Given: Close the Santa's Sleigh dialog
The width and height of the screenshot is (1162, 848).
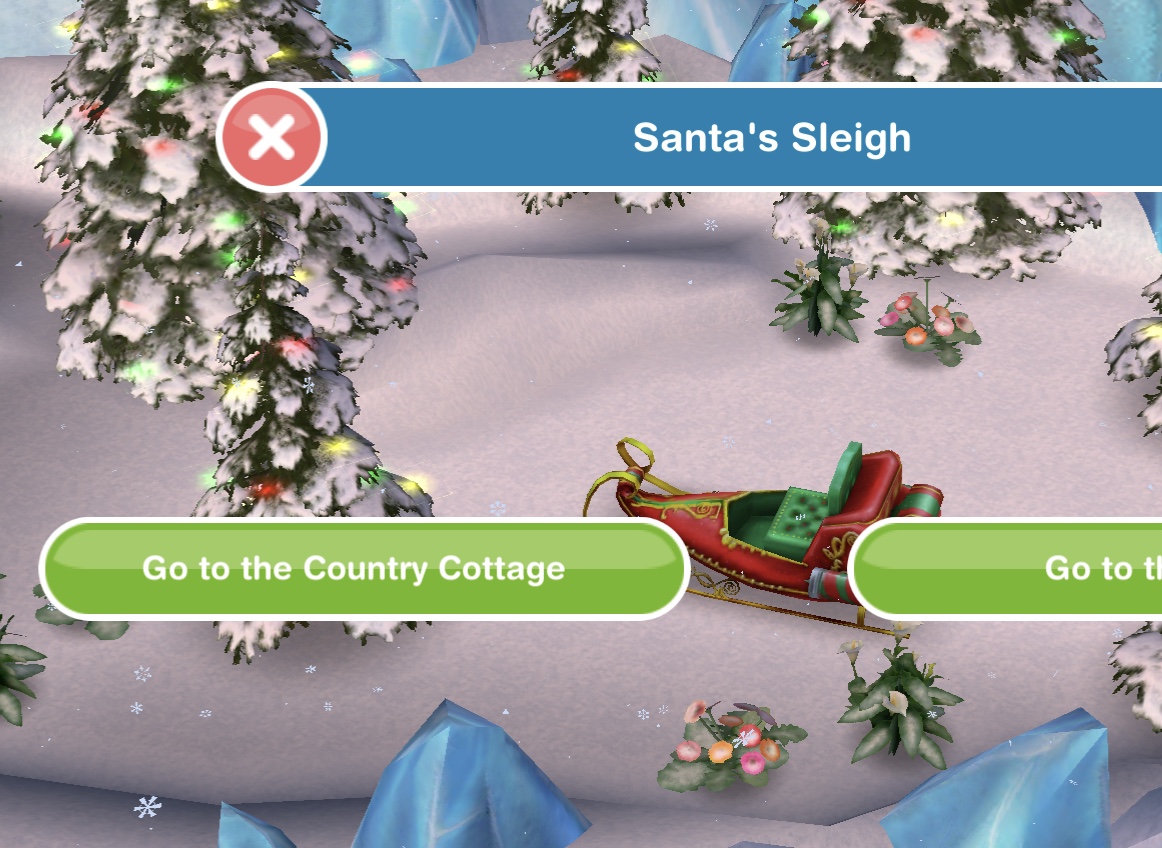Looking at the screenshot, I should pos(271,138).
